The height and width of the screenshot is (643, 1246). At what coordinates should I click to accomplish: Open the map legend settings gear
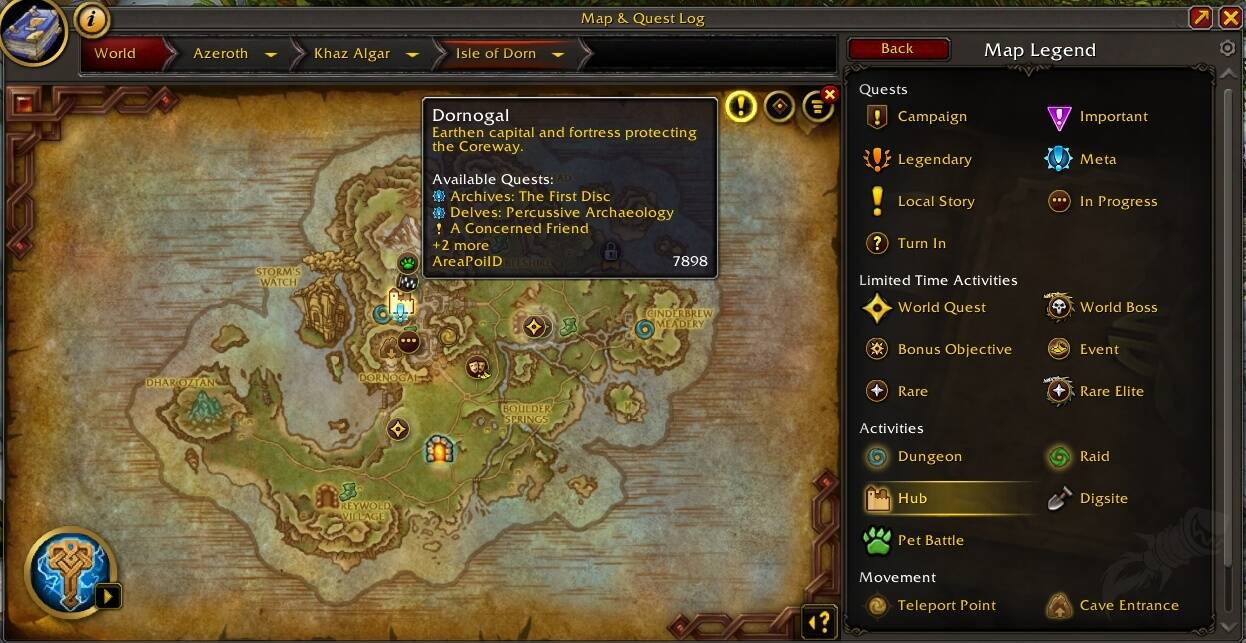(1228, 49)
